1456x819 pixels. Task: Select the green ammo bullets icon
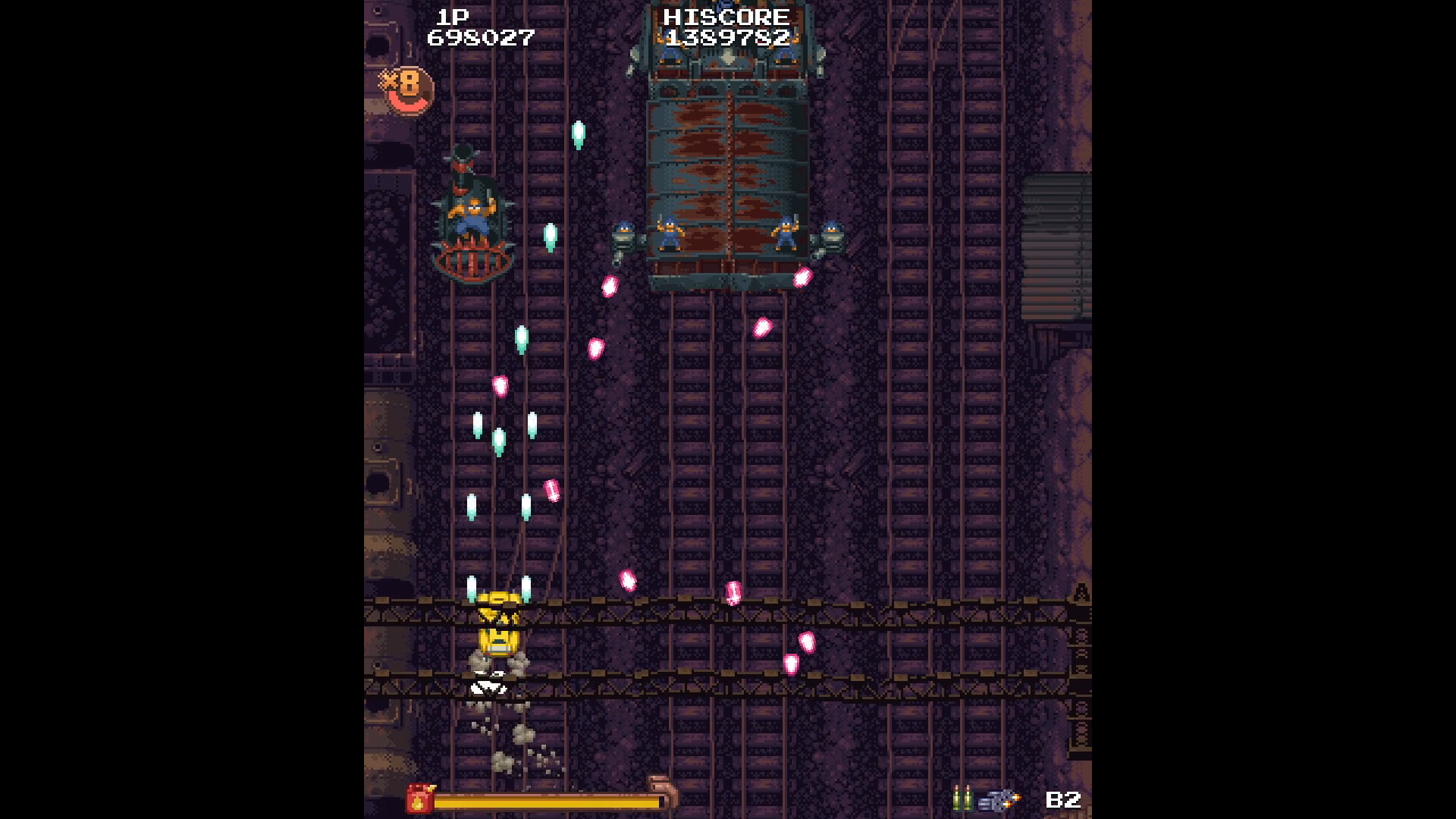[x=962, y=797]
